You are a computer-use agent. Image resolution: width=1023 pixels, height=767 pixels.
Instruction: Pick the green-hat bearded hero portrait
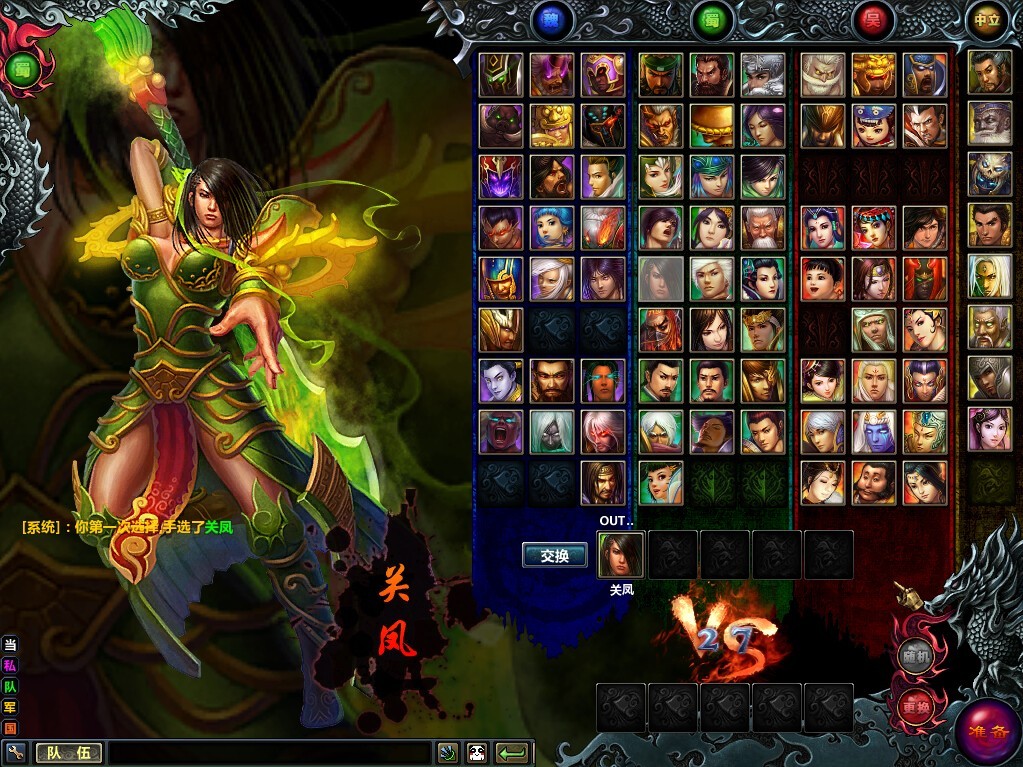click(661, 75)
